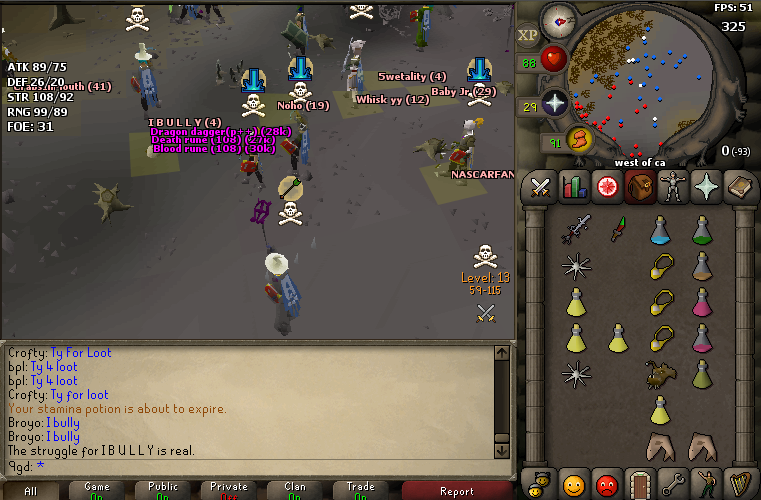Select the crossbow in the inventory
This screenshot has height=500, width=761.
tap(575, 230)
